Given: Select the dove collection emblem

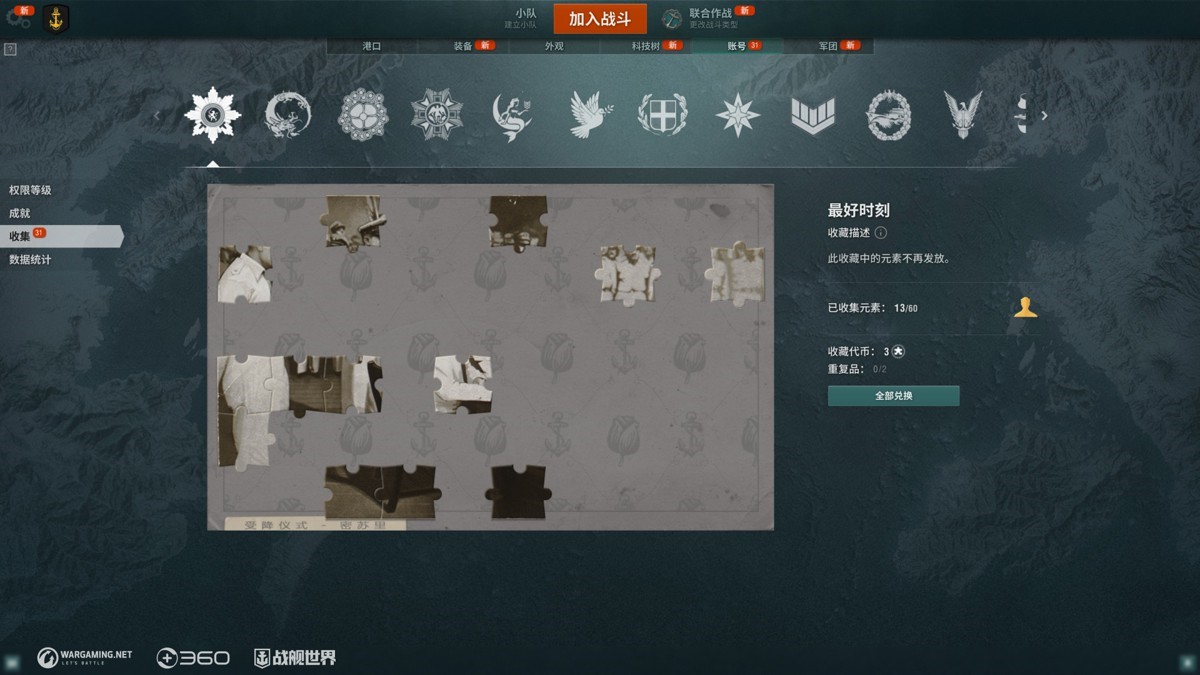Looking at the screenshot, I should [x=588, y=115].
